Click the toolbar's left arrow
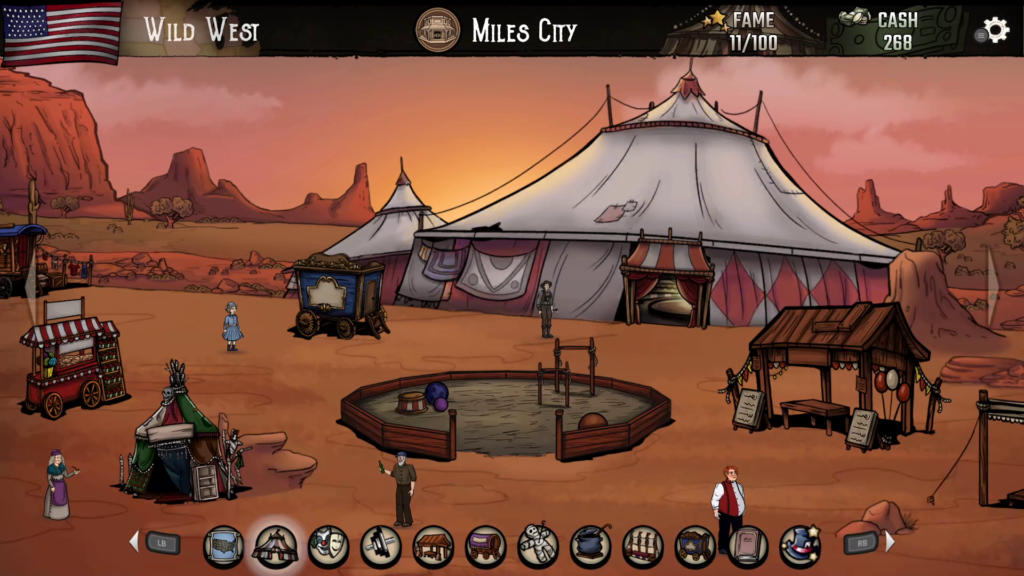Image resolution: width=1024 pixels, height=576 pixels. [134, 542]
